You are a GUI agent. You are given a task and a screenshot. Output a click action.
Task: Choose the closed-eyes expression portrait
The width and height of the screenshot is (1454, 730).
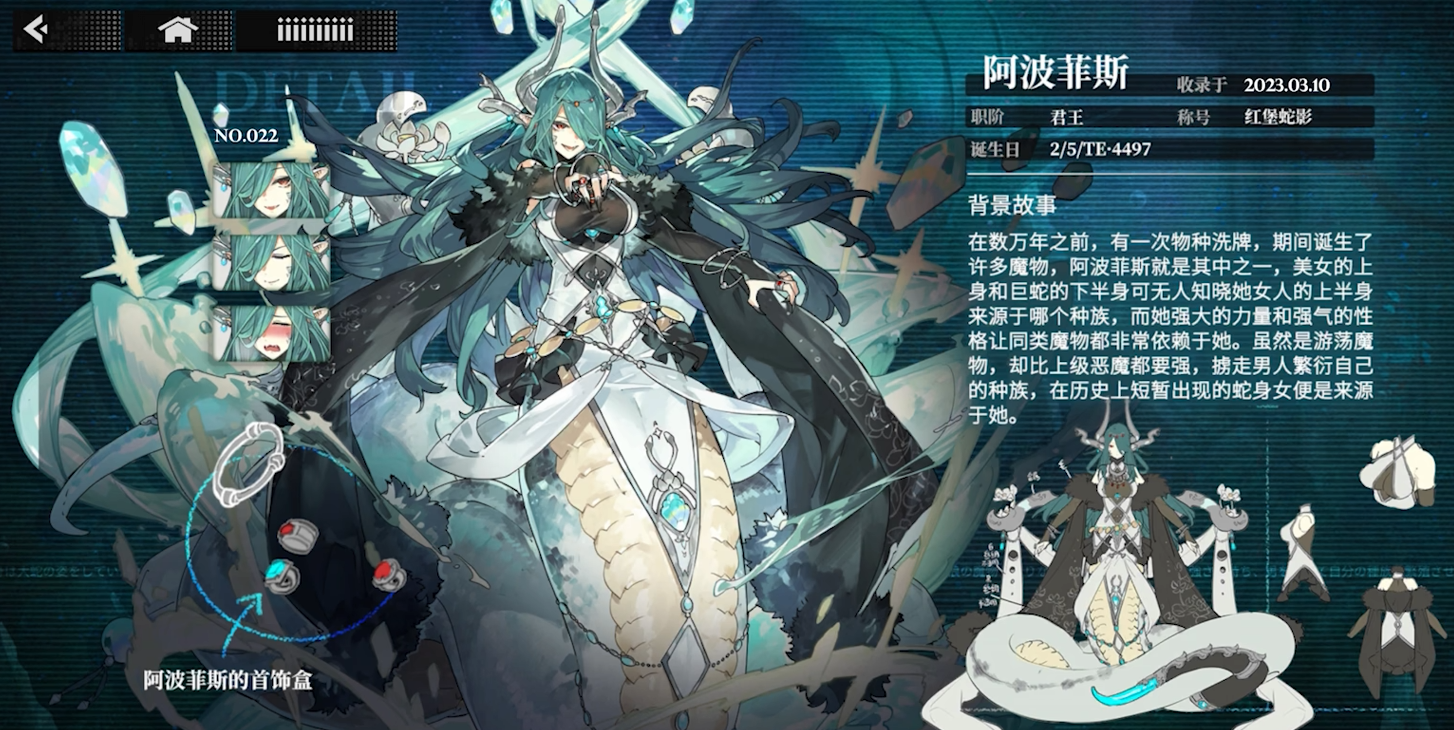coord(272,262)
